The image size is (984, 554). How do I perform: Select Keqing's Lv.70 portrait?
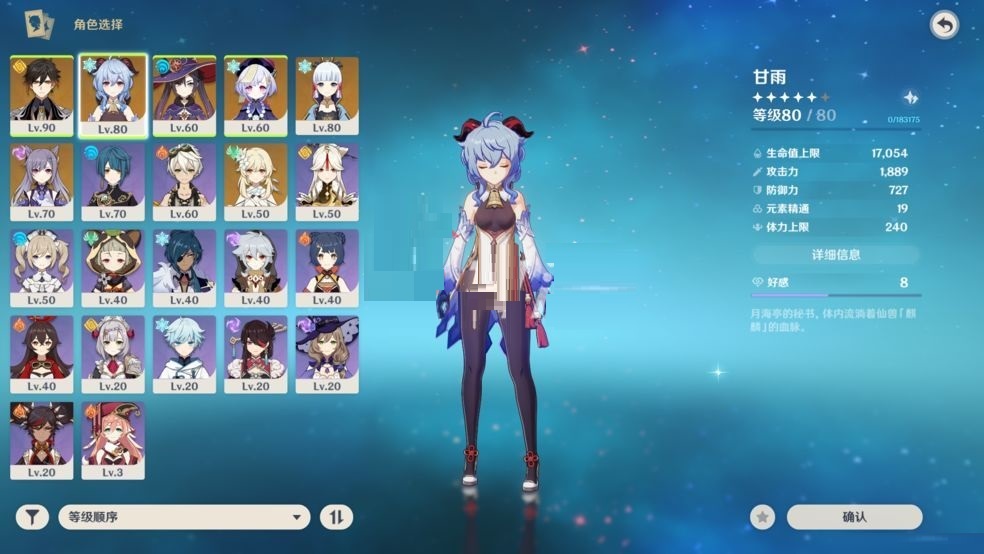42,182
